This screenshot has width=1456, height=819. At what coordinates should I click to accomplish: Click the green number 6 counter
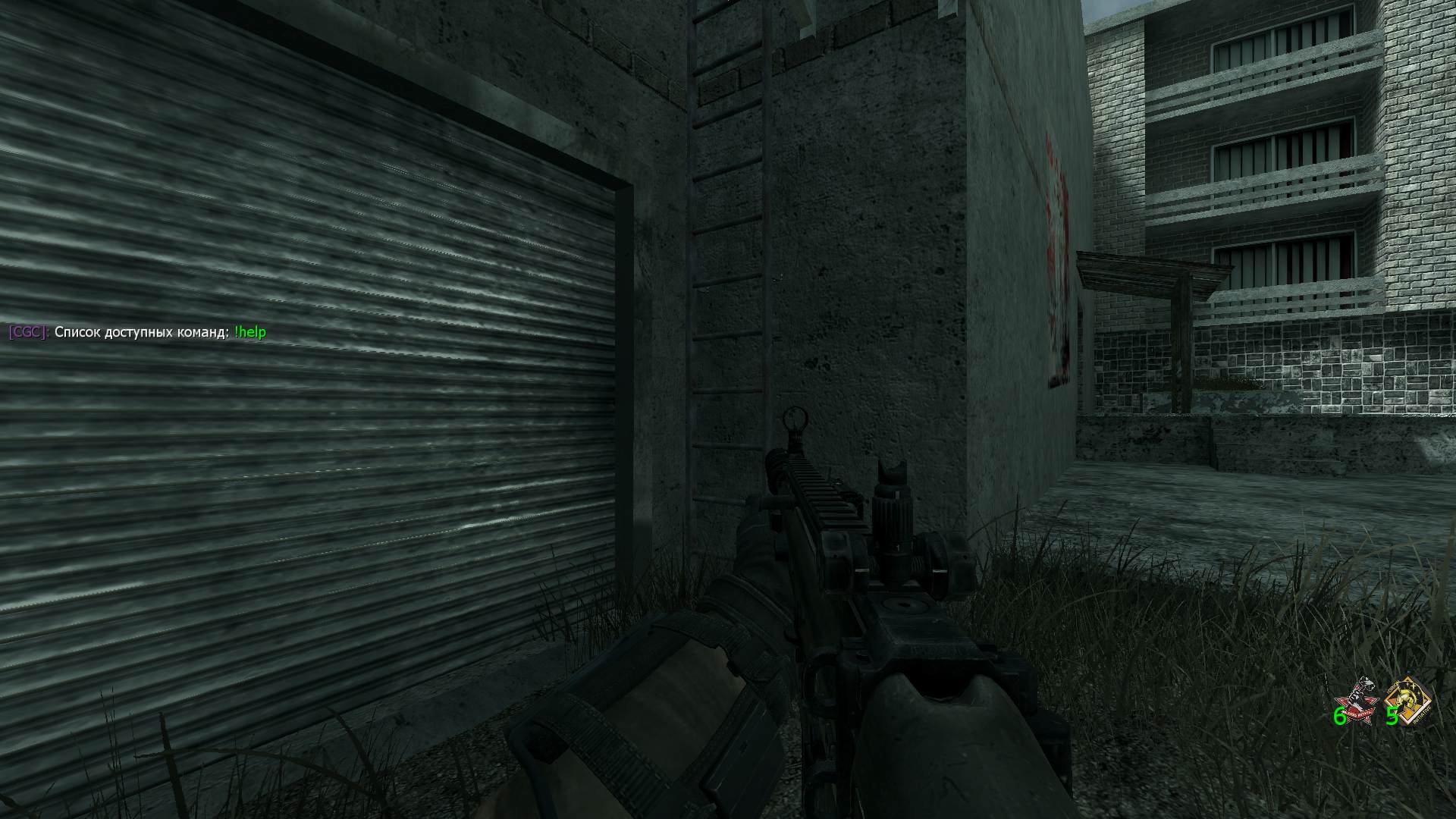click(x=1339, y=716)
